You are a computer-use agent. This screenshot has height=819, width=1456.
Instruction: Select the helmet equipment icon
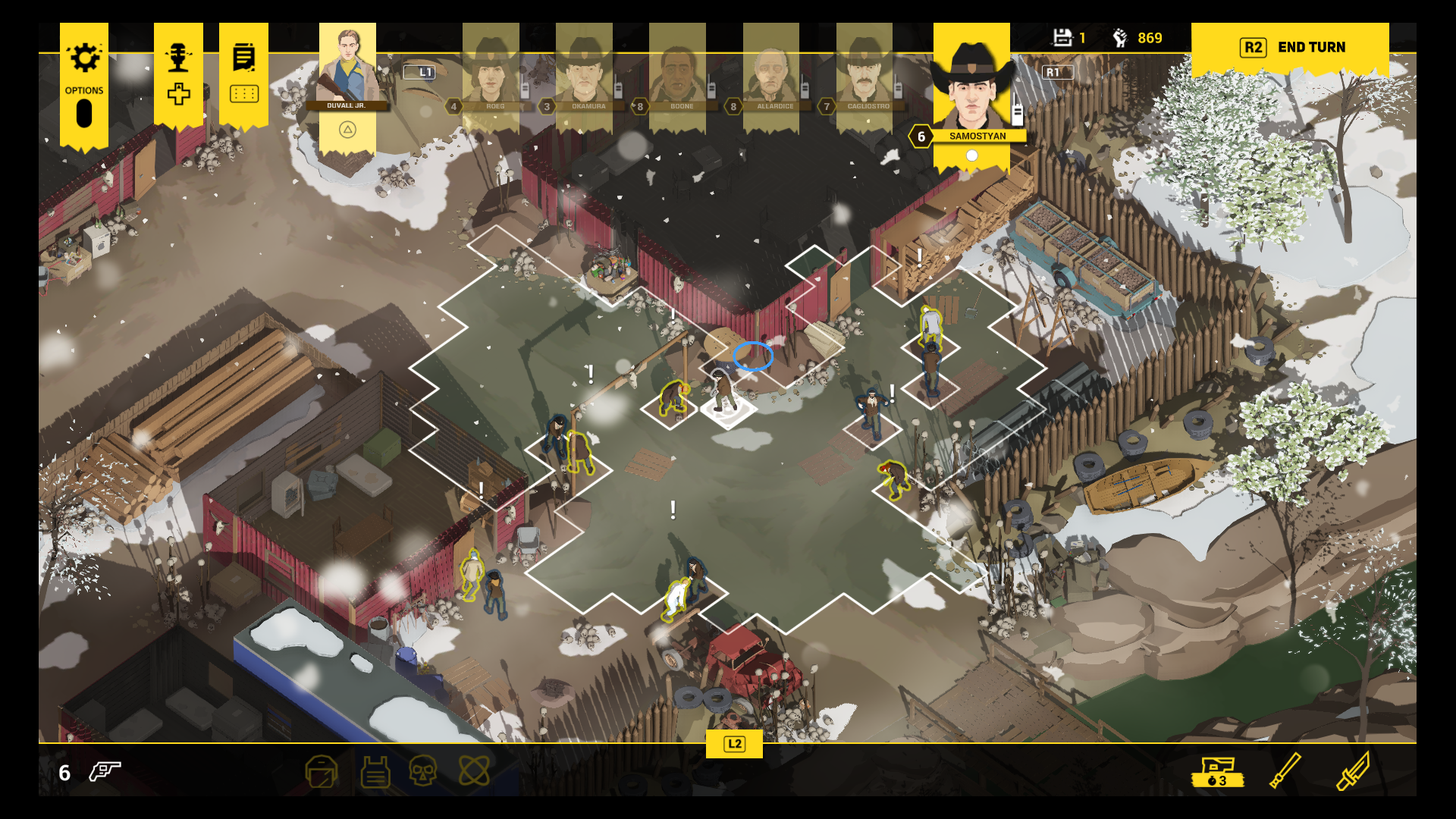[x=322, y=772]
